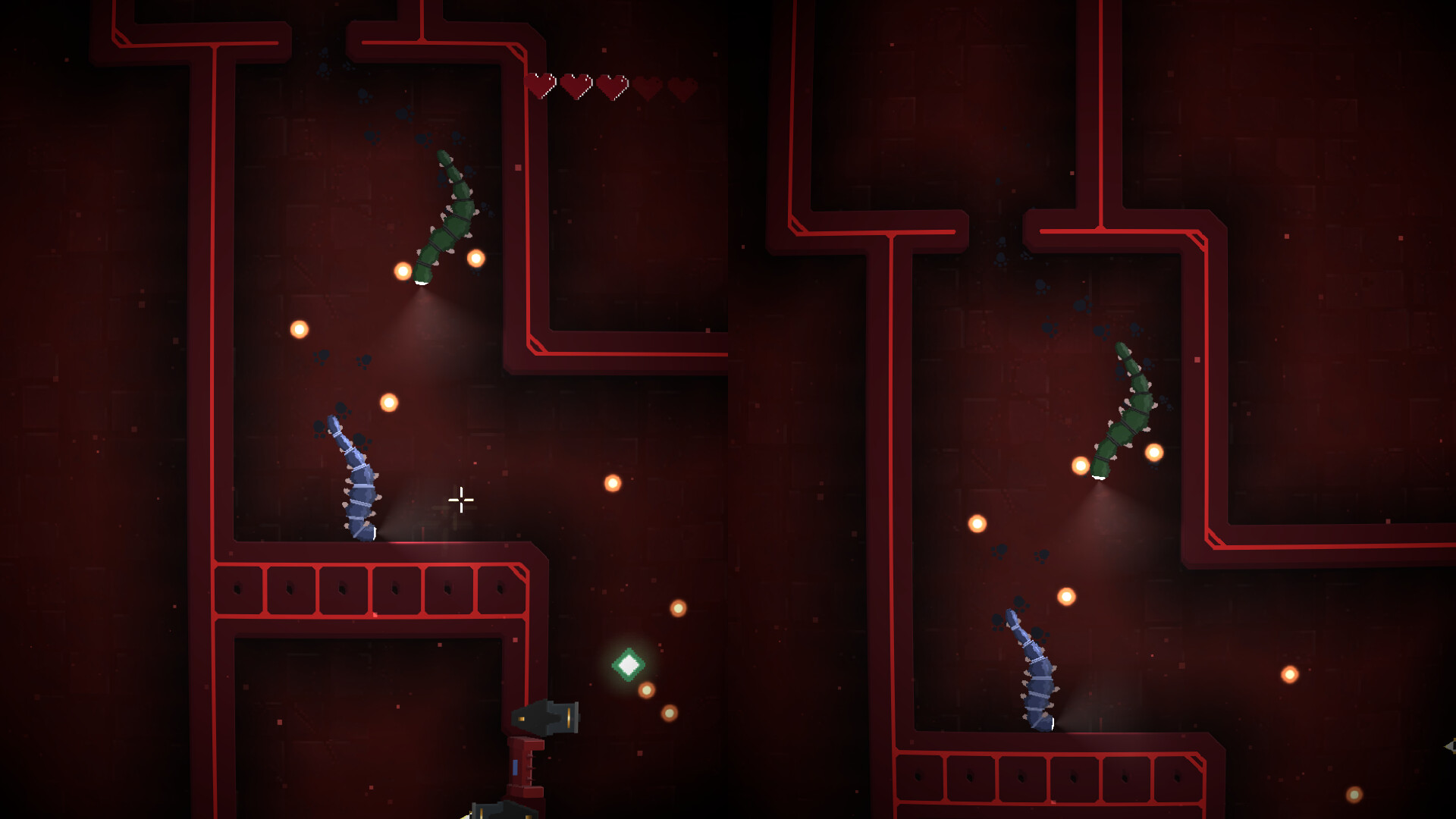Toggle the blue worm's headlamp on the left
This screenshot has height=819, width=1456.
point(373,535)
